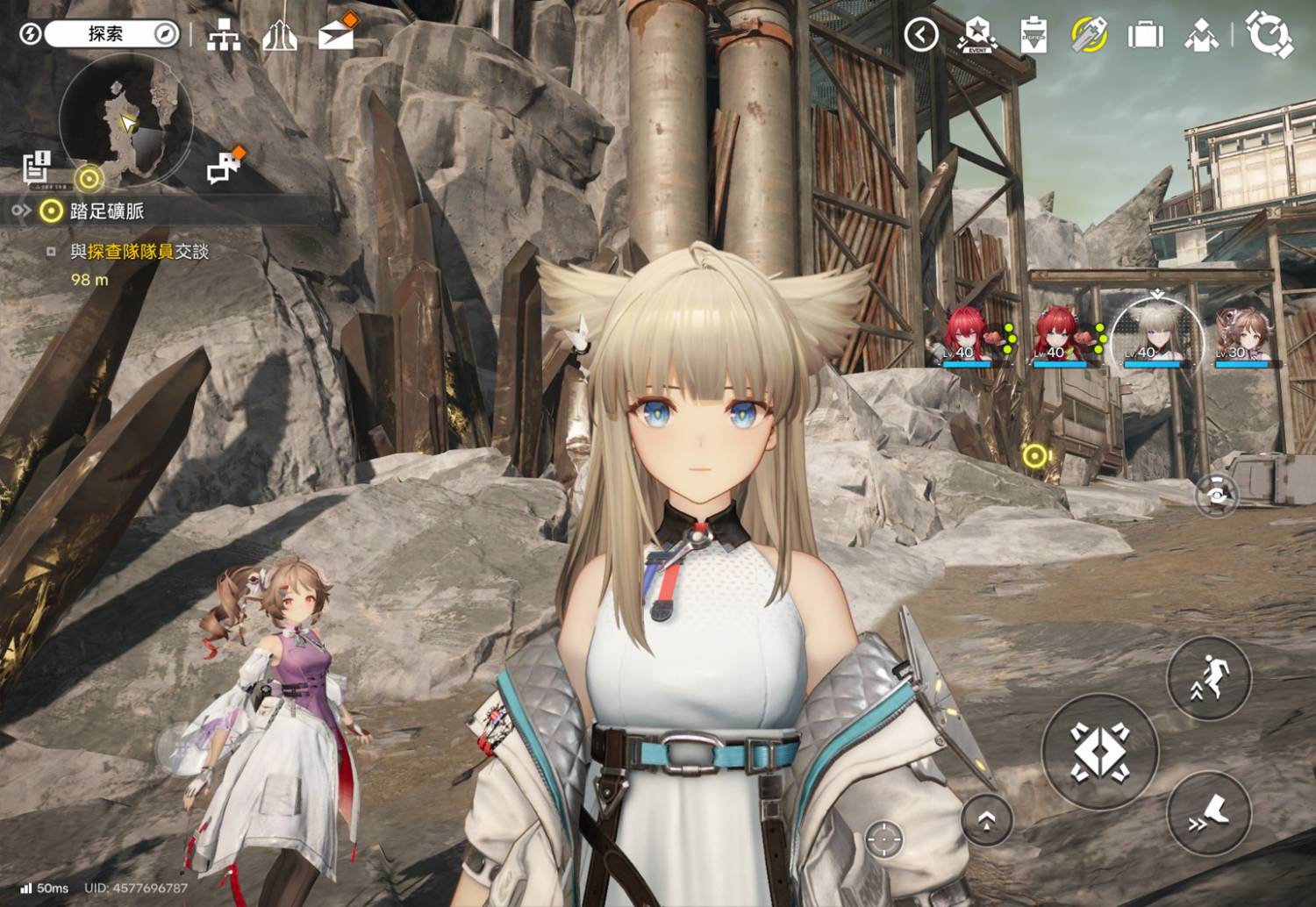Open the mail envelope with orange notification
The image size is (1316, 907).
point(336,34)
